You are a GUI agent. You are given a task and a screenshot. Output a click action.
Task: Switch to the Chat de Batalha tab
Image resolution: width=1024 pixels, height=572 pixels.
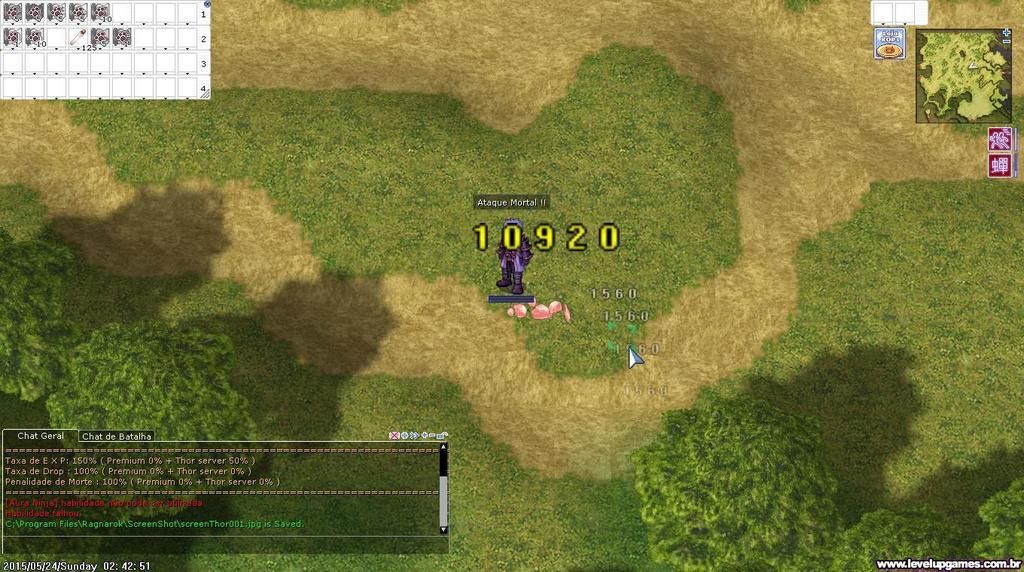click(x=117, y=436)
